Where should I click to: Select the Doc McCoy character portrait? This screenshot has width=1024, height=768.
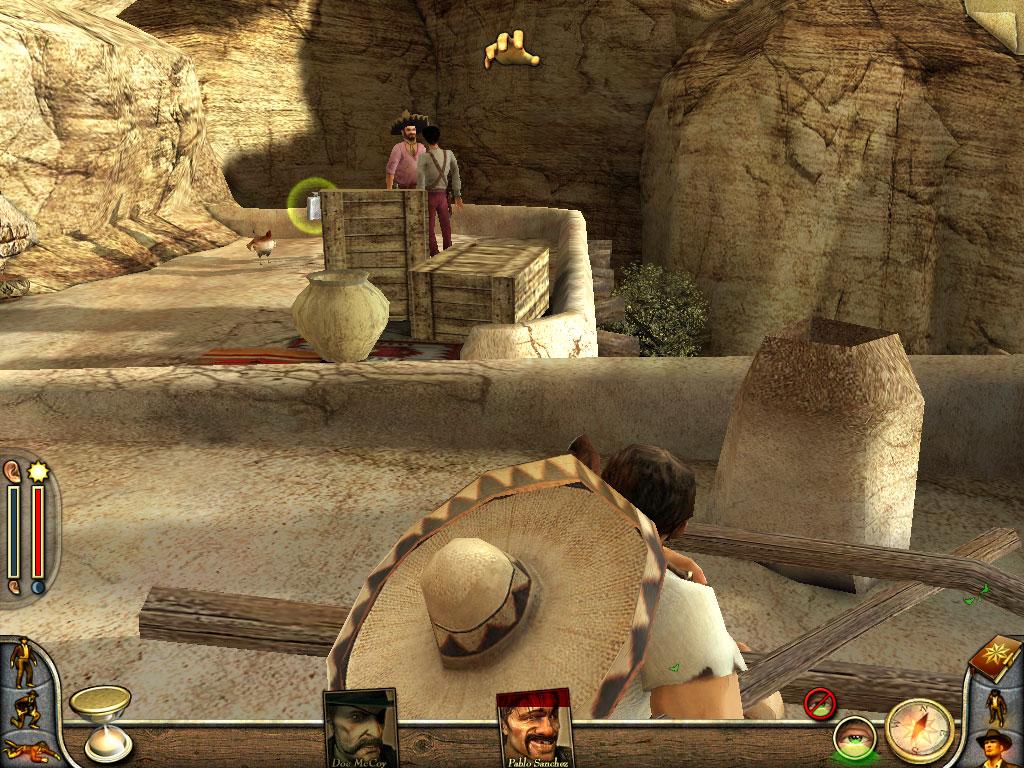click(x=359, y=727)
